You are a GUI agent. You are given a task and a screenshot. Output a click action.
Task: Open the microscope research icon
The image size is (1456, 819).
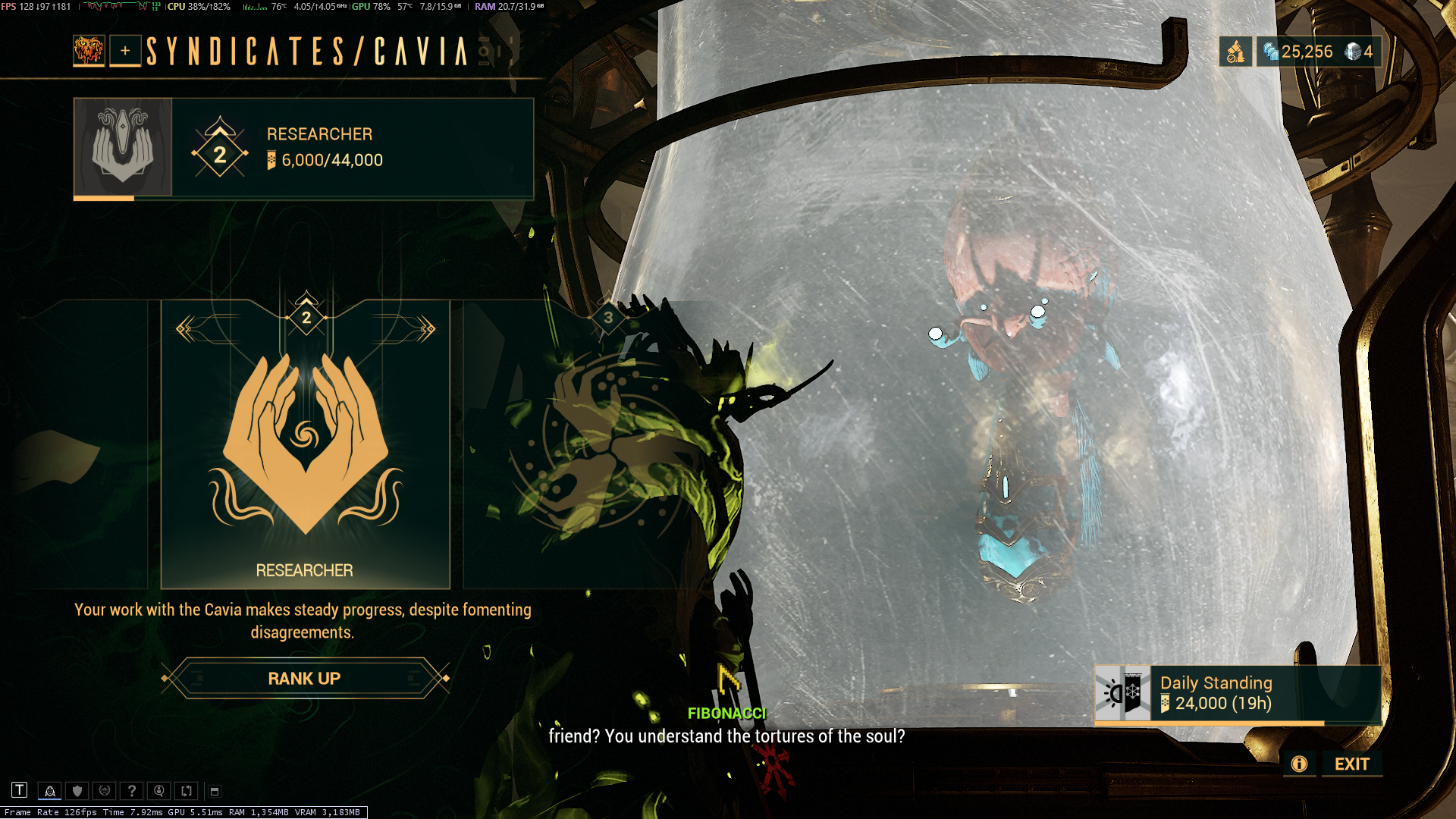(1235, 52)
